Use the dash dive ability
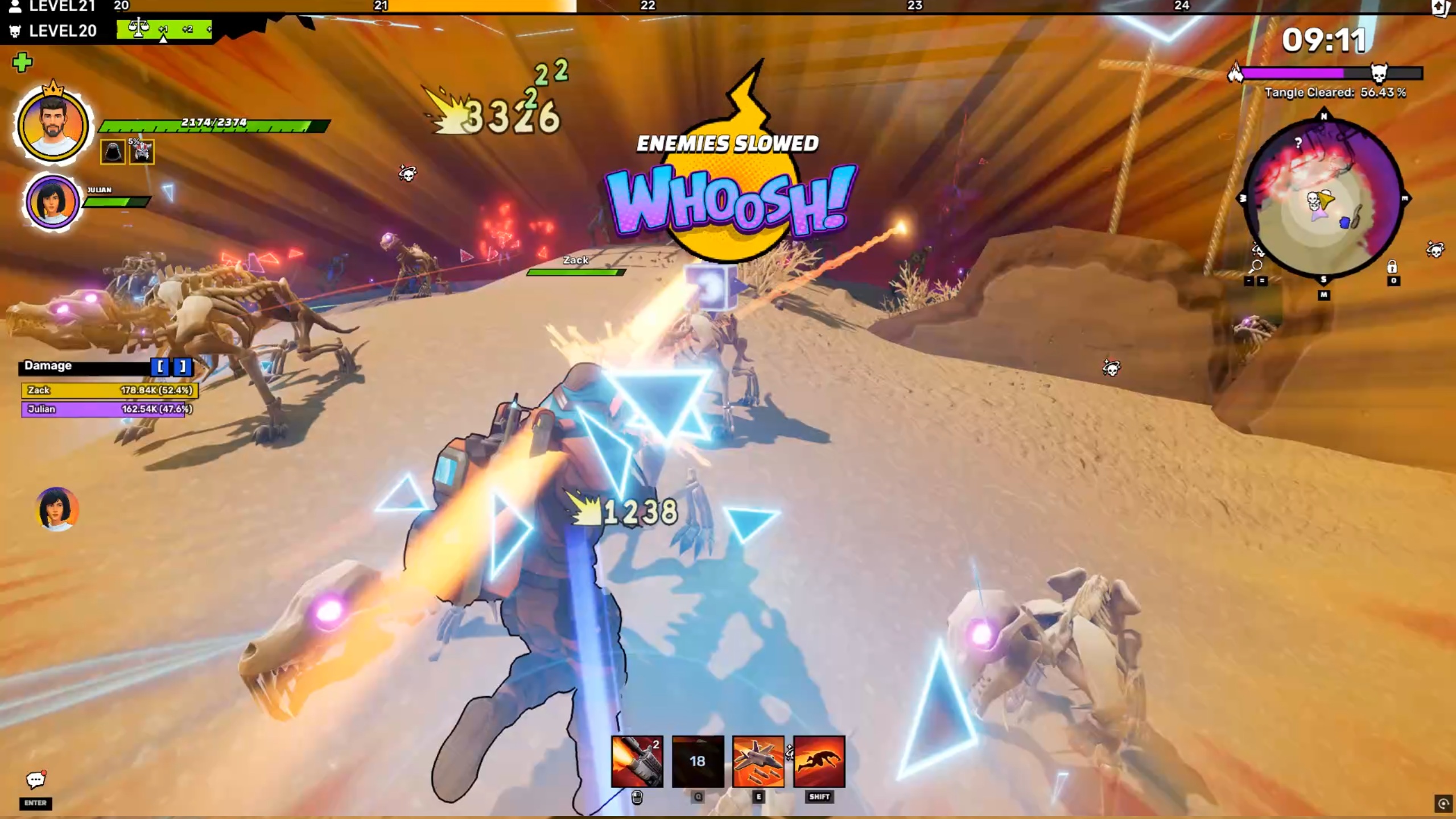 819,761
